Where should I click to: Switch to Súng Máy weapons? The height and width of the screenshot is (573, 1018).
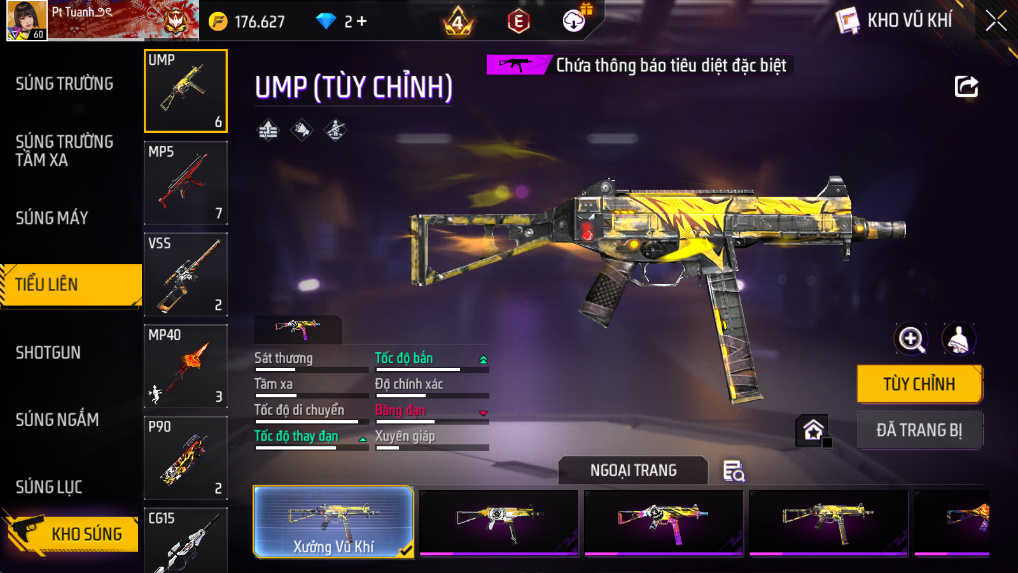52,218
